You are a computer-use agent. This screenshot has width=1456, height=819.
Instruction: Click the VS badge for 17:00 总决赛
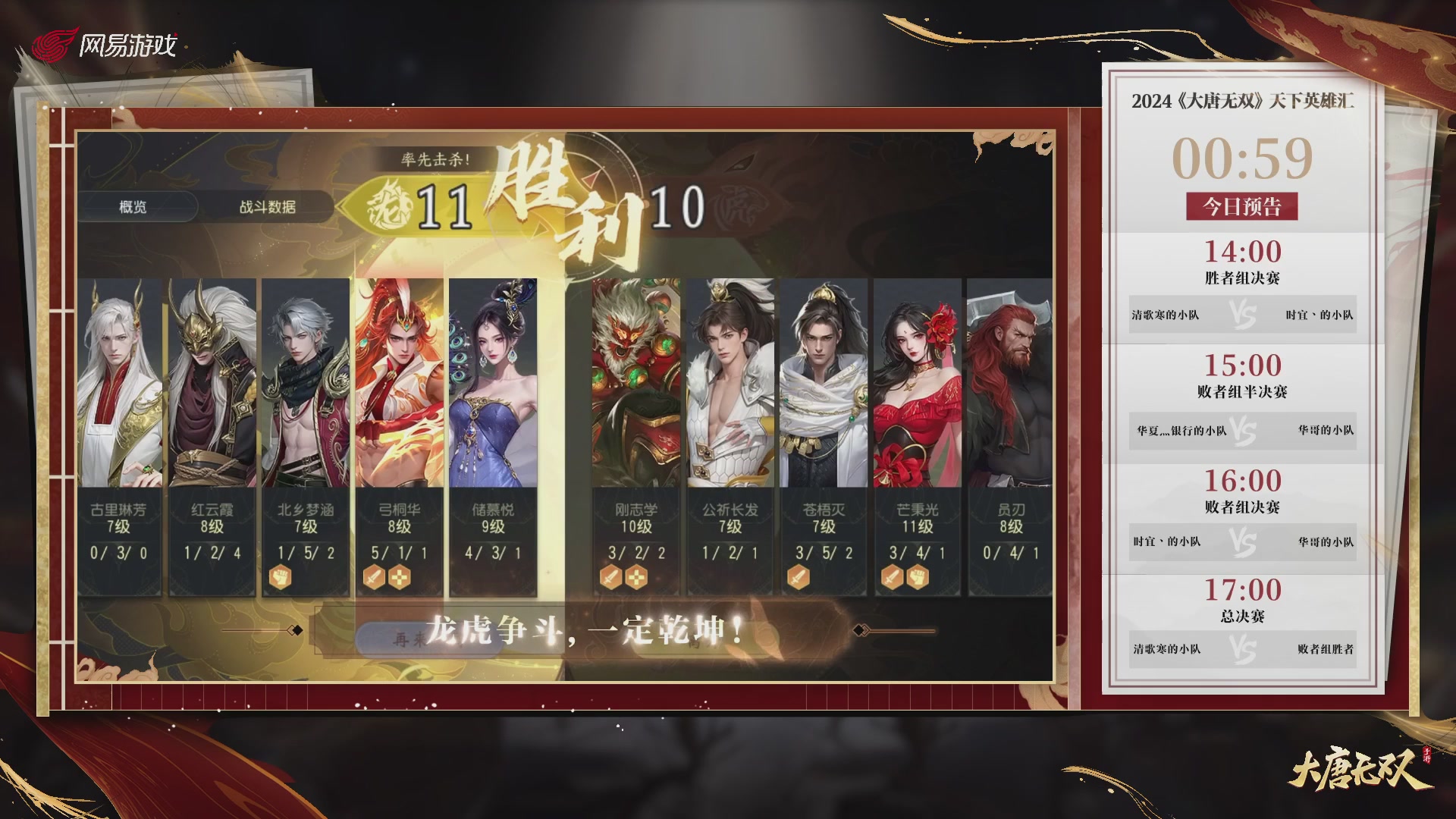click(x=1243, y=649)
